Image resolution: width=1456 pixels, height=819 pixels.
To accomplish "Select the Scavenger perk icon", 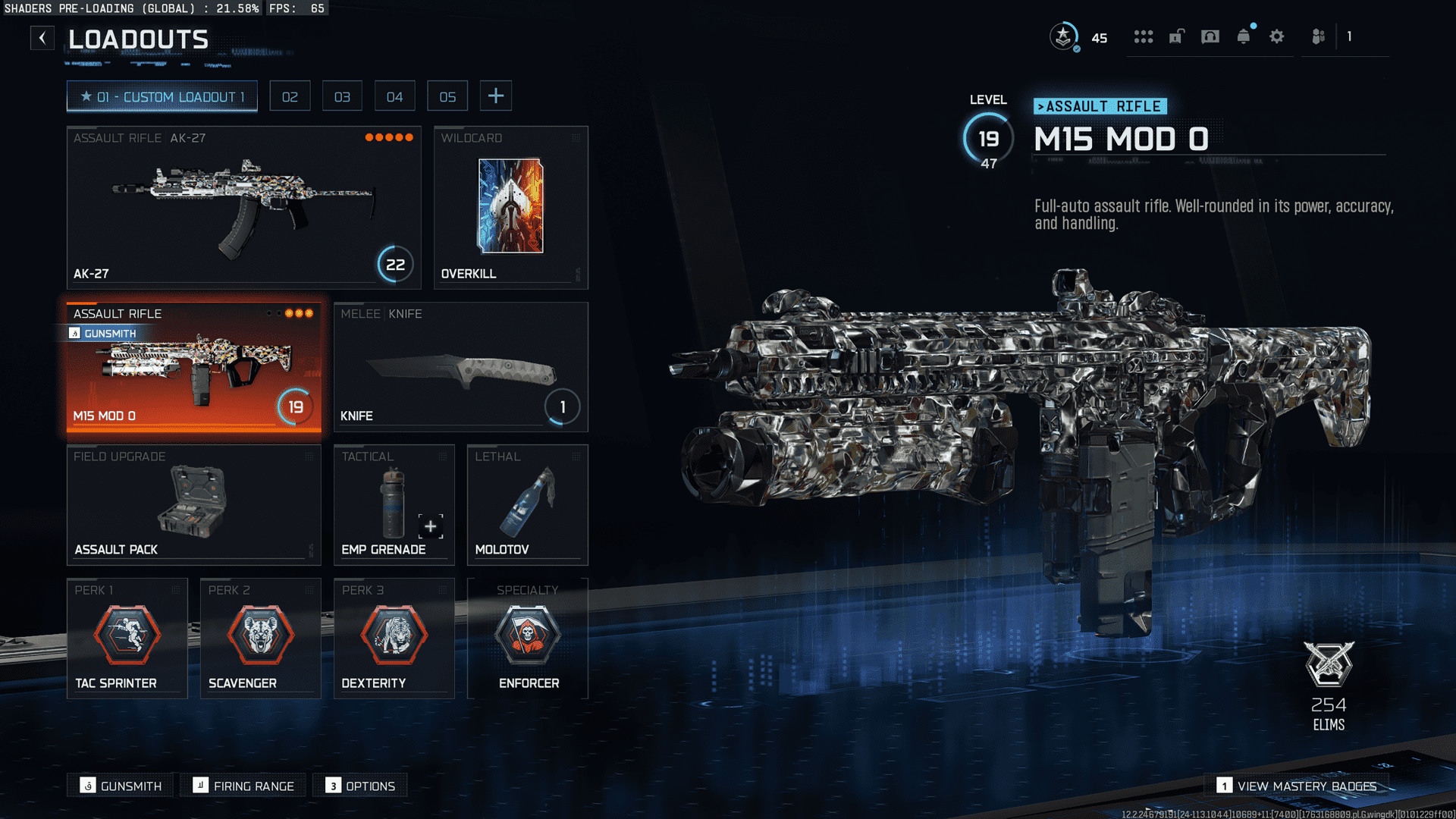I will click(260, 635).
